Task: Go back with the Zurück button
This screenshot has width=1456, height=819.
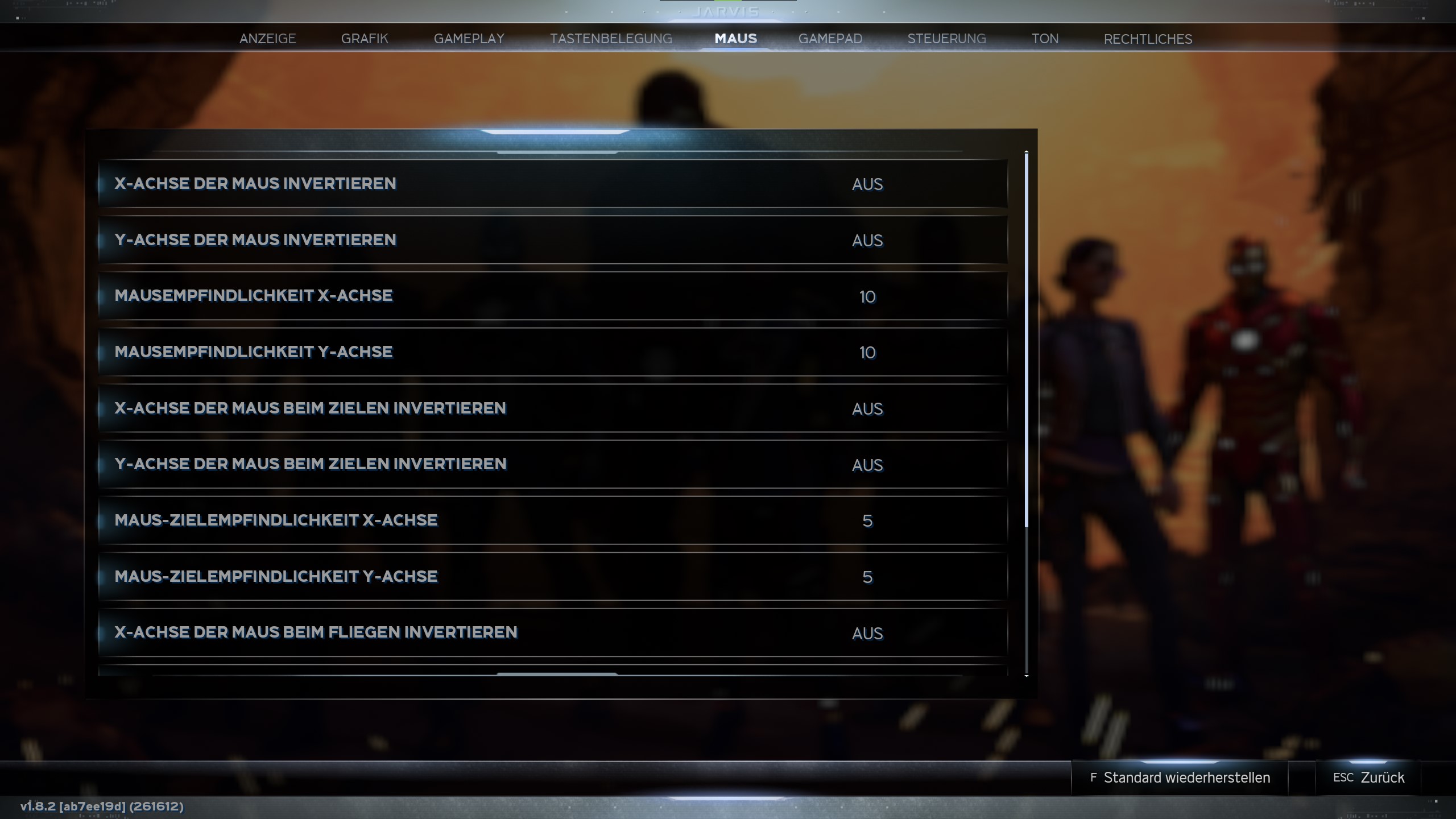Action: (1368, 777)
